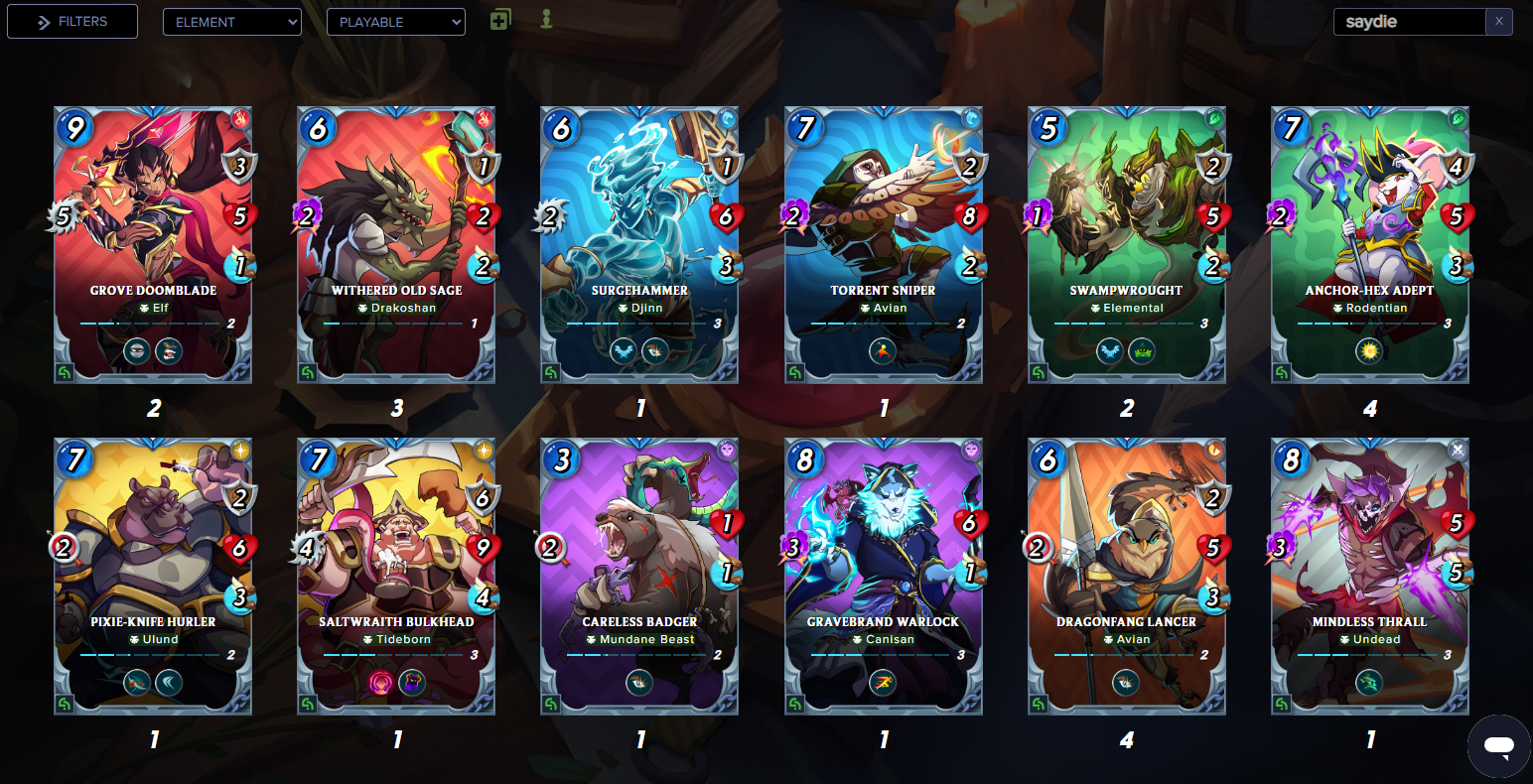Image resolution: width=1533 pixels, height=784 pixels.
Task: Open the Playable dropdown
Action: point(395,22)
